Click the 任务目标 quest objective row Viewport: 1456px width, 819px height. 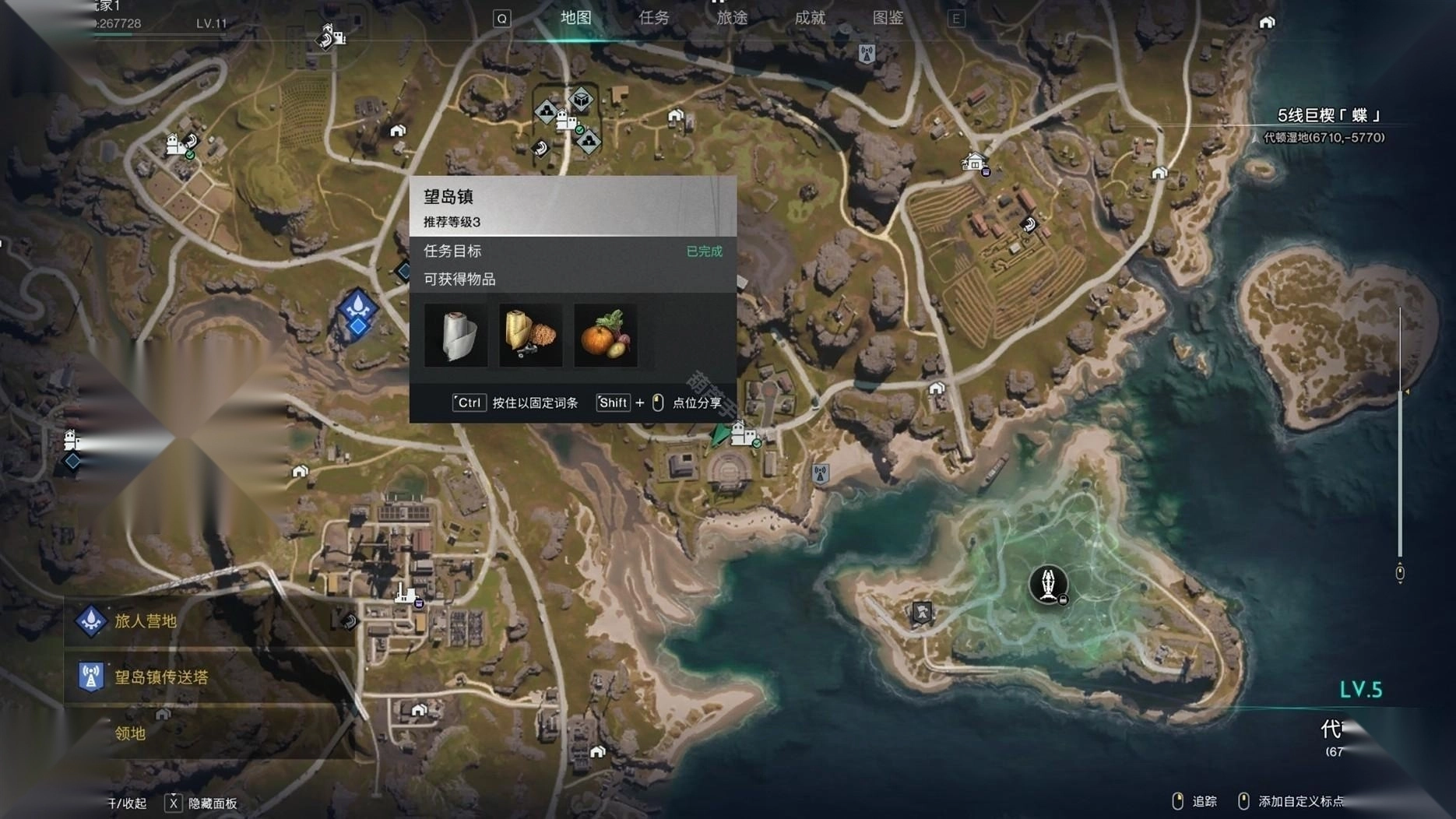572,251
